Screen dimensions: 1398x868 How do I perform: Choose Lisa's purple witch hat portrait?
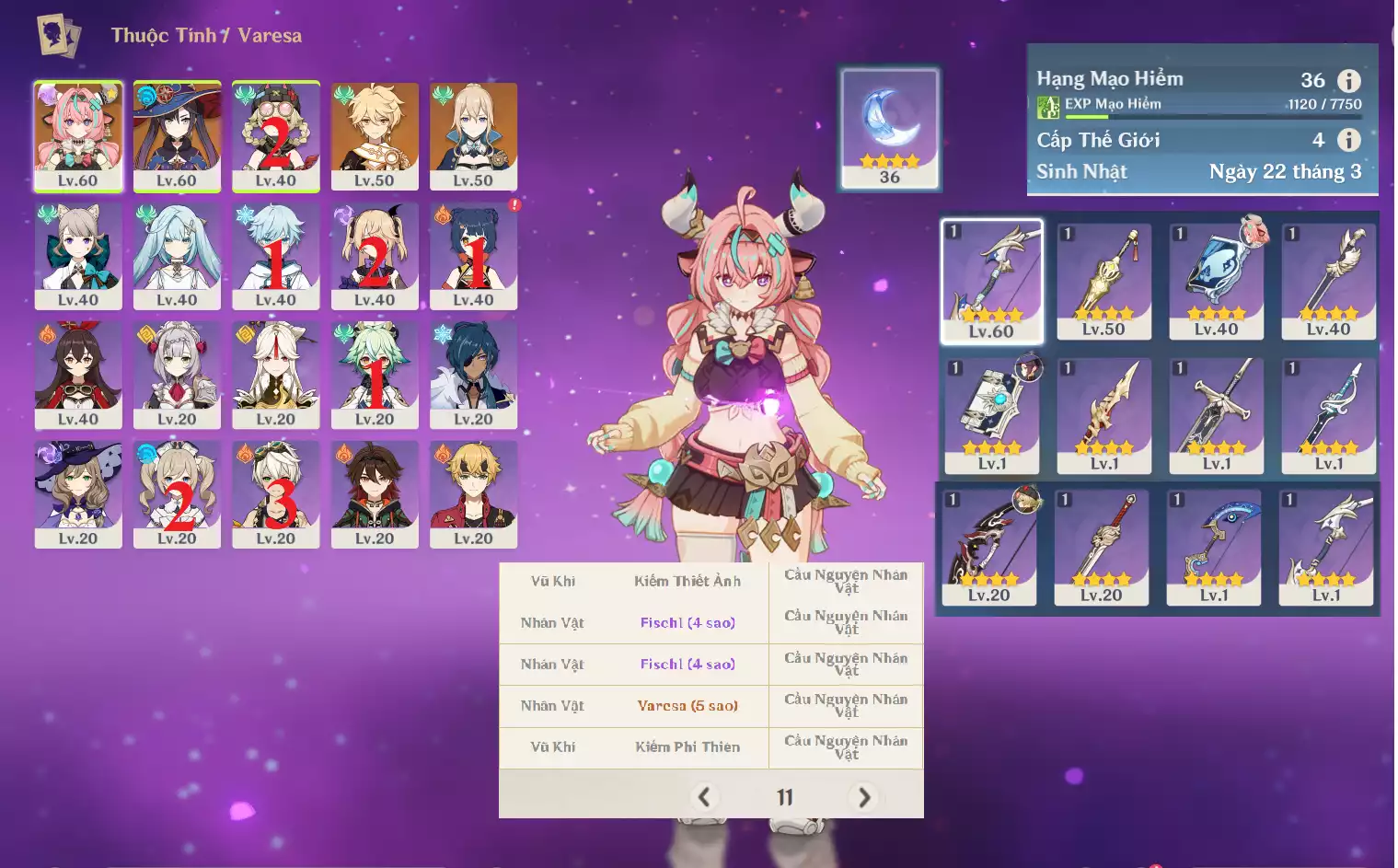(x=78, y=494)
